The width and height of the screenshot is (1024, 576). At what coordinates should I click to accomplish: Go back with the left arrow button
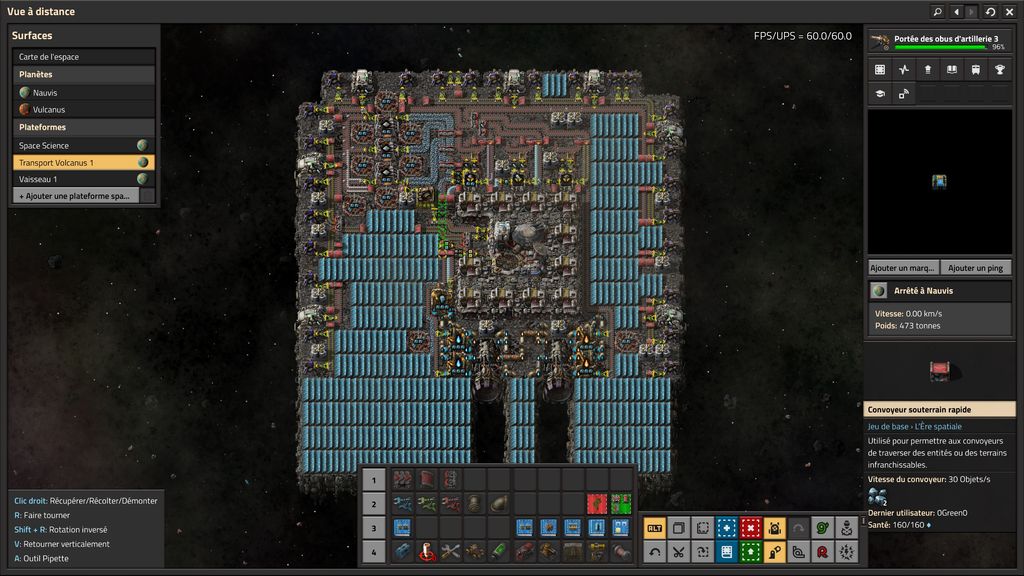pos(956,12)
